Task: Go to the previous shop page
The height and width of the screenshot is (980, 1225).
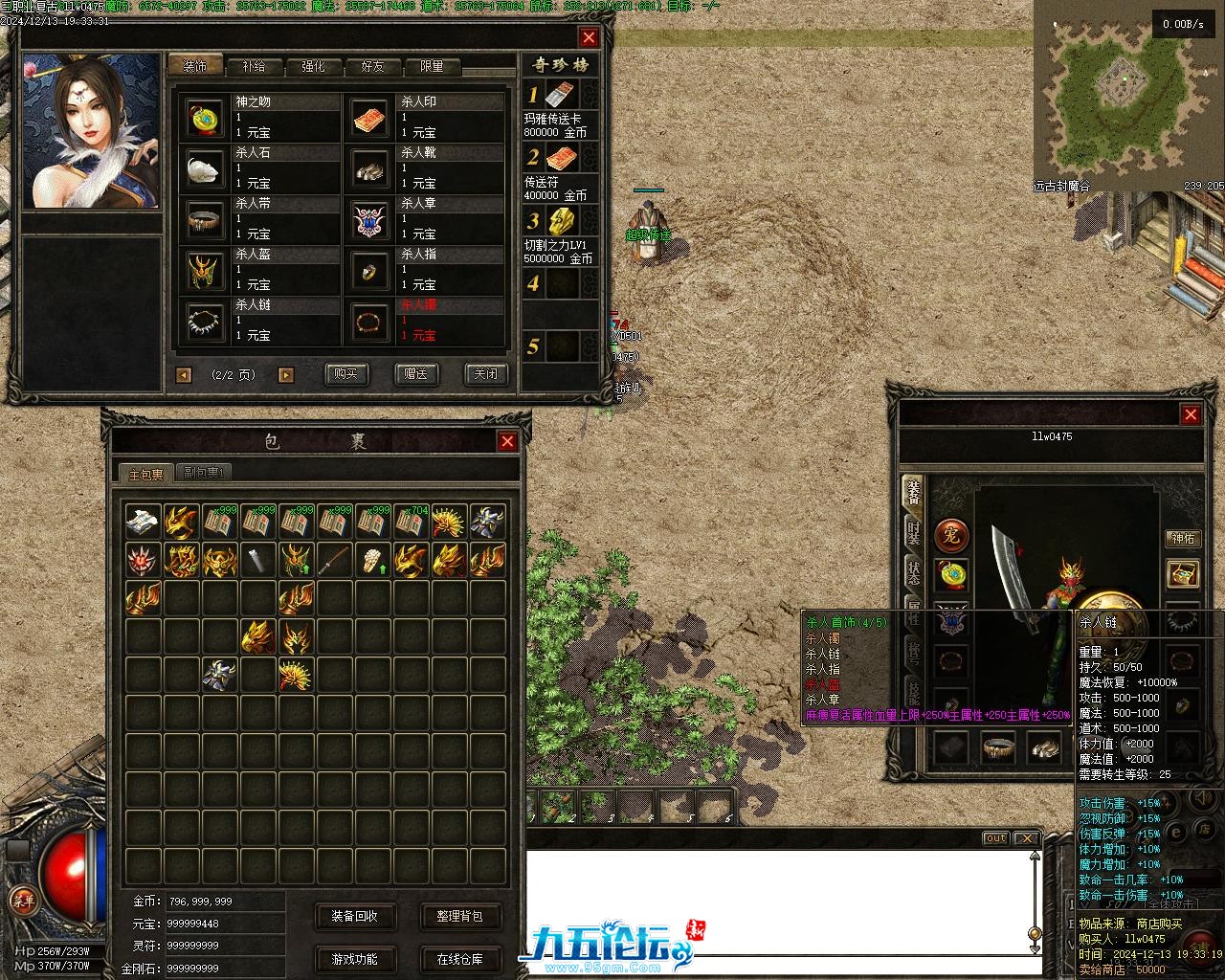Action: click(x=184, y=375)
